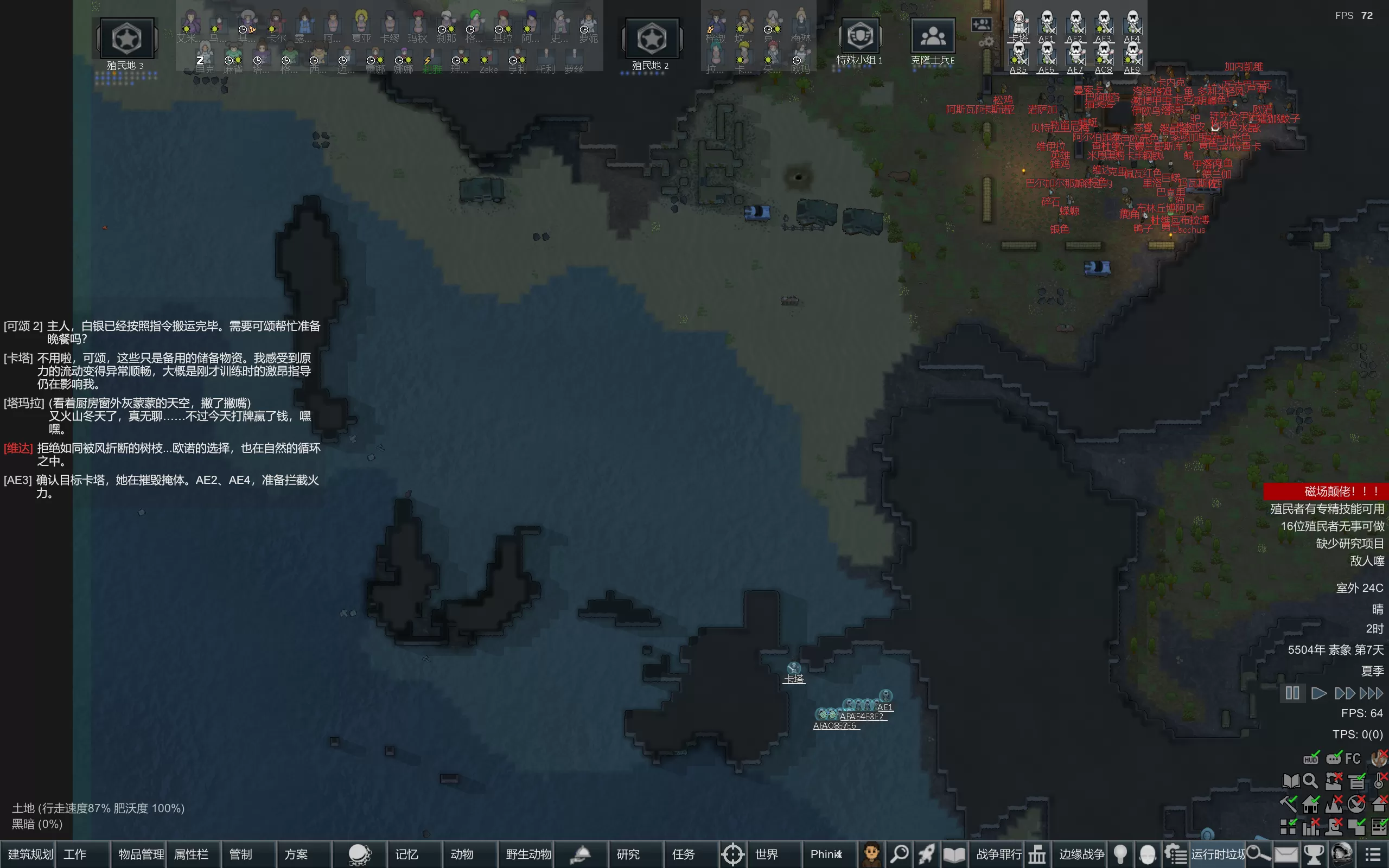Set game speed to normal play
This screenshot has width=1389, height=868.
(x=1319, y=693)
